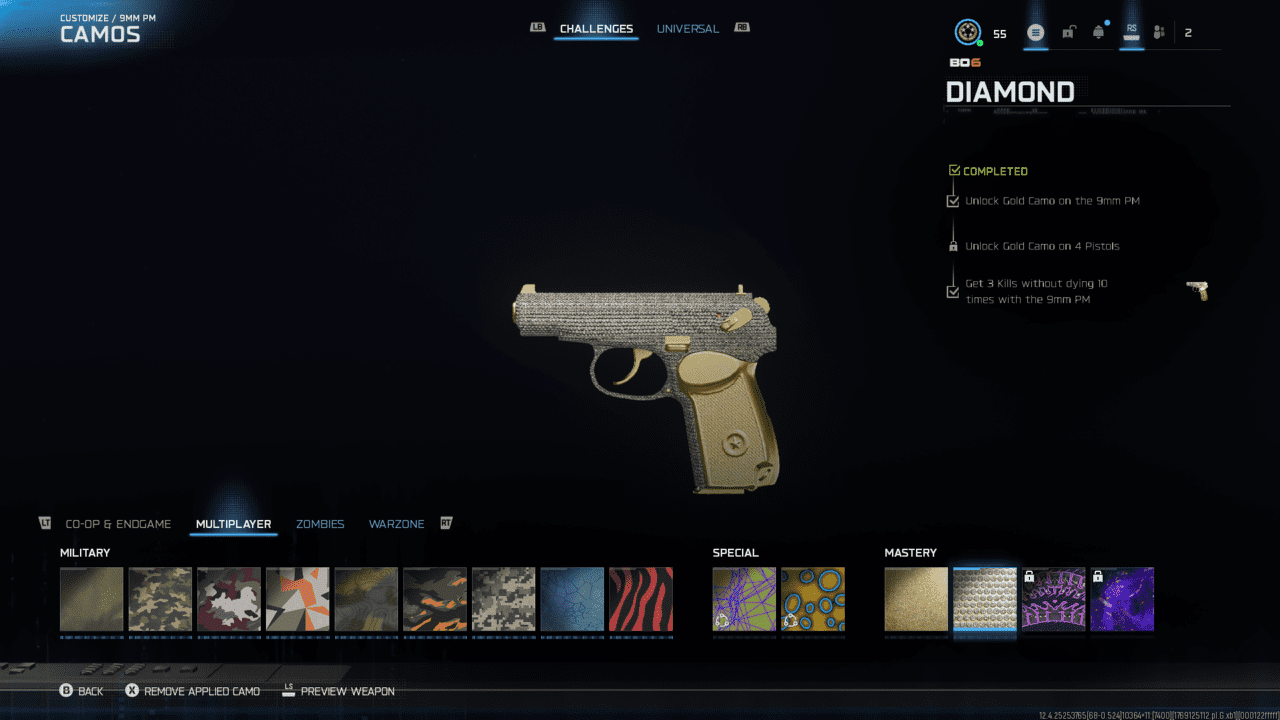Pick the blue cracked-pattern military camo

click(572, 600)
